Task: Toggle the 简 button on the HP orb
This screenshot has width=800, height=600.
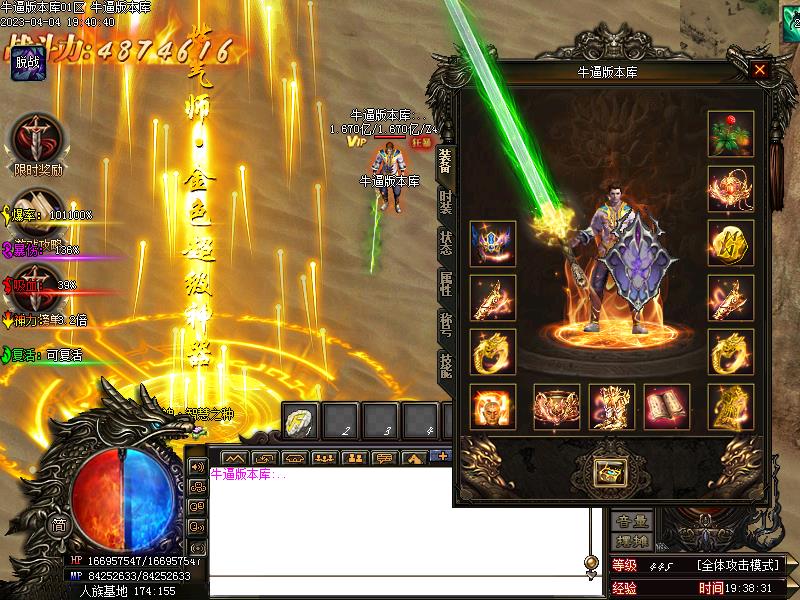Action: 60,526
